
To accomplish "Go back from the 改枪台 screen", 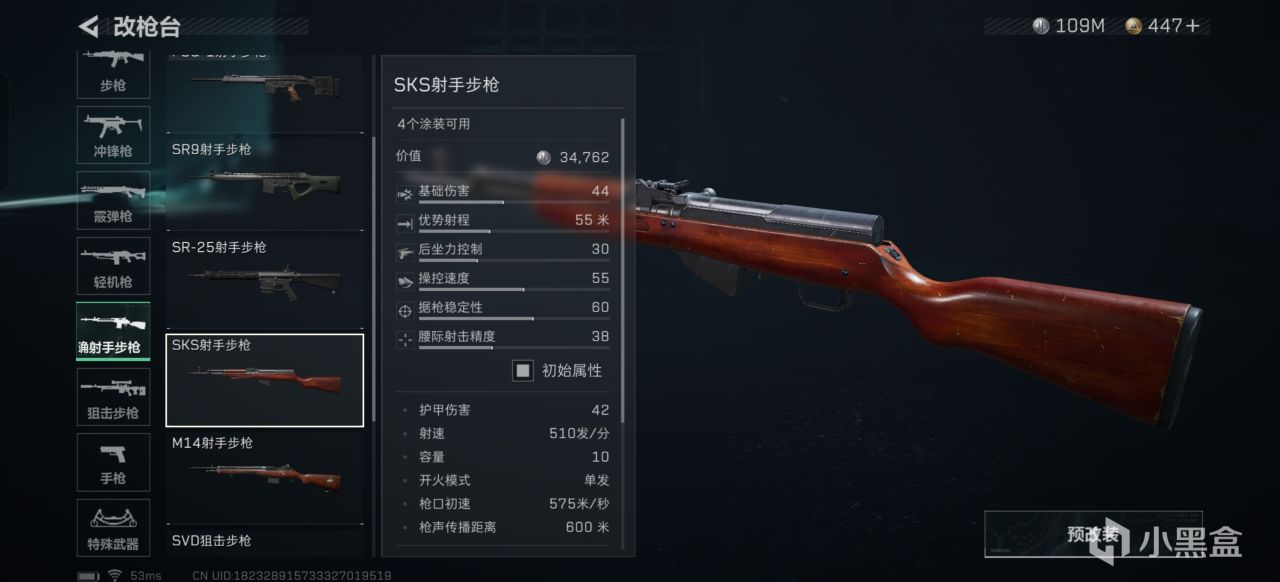I will point(89,26).
